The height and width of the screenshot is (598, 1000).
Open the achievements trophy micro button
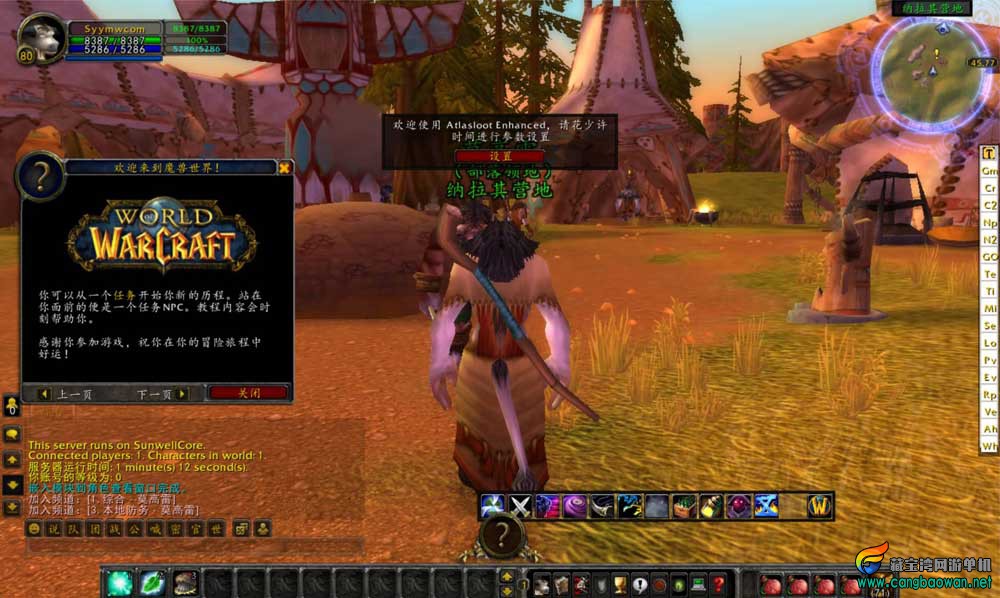[620, 584]
